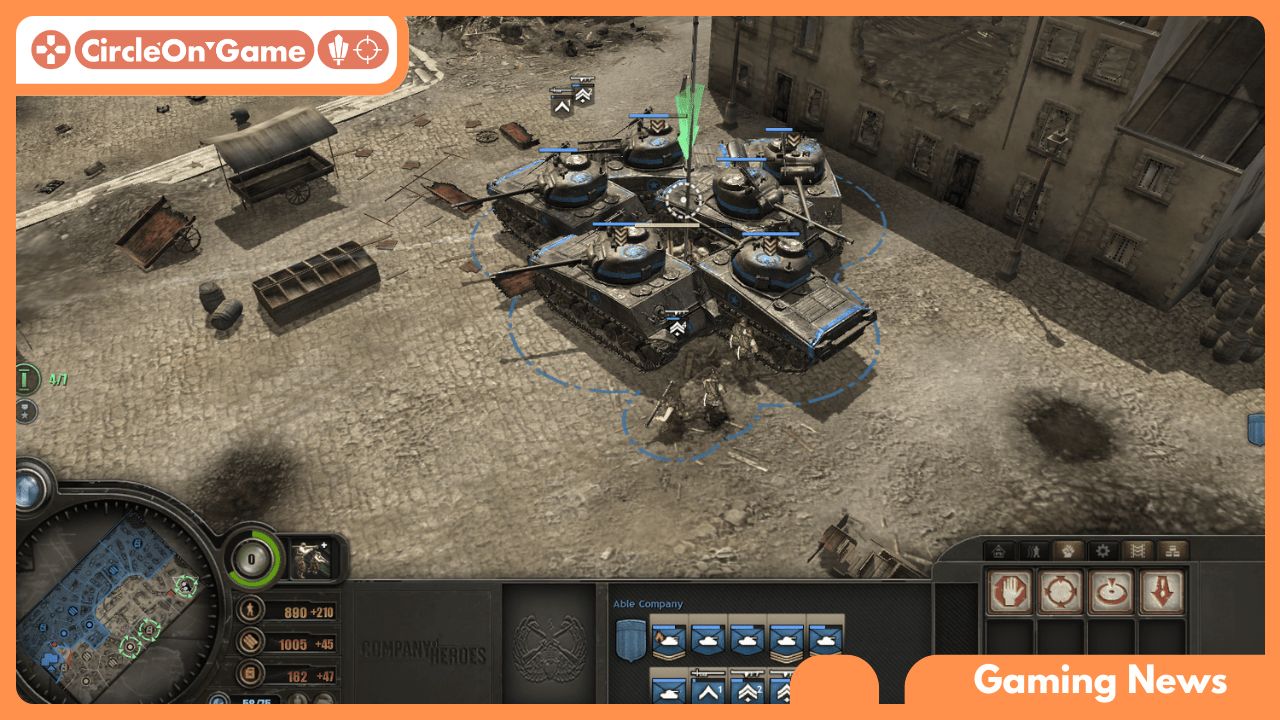Click the manpower icon beside 890
This screenshot has width=1280, height=720.
click(251, 612)
